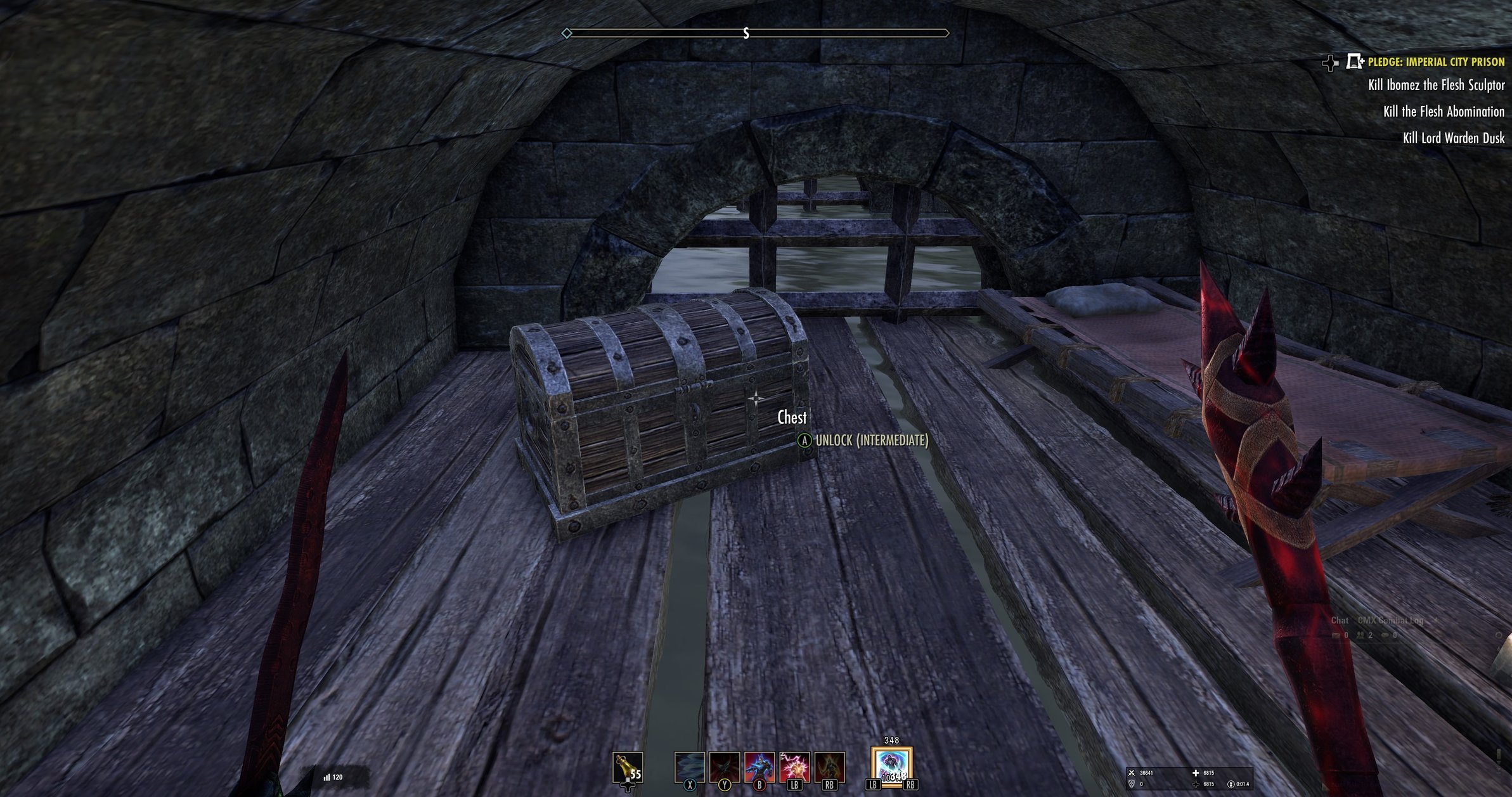Viewport: 1512px width, 797px height.
Task: Use the LB slot flame fist ability
Action: 795,768
